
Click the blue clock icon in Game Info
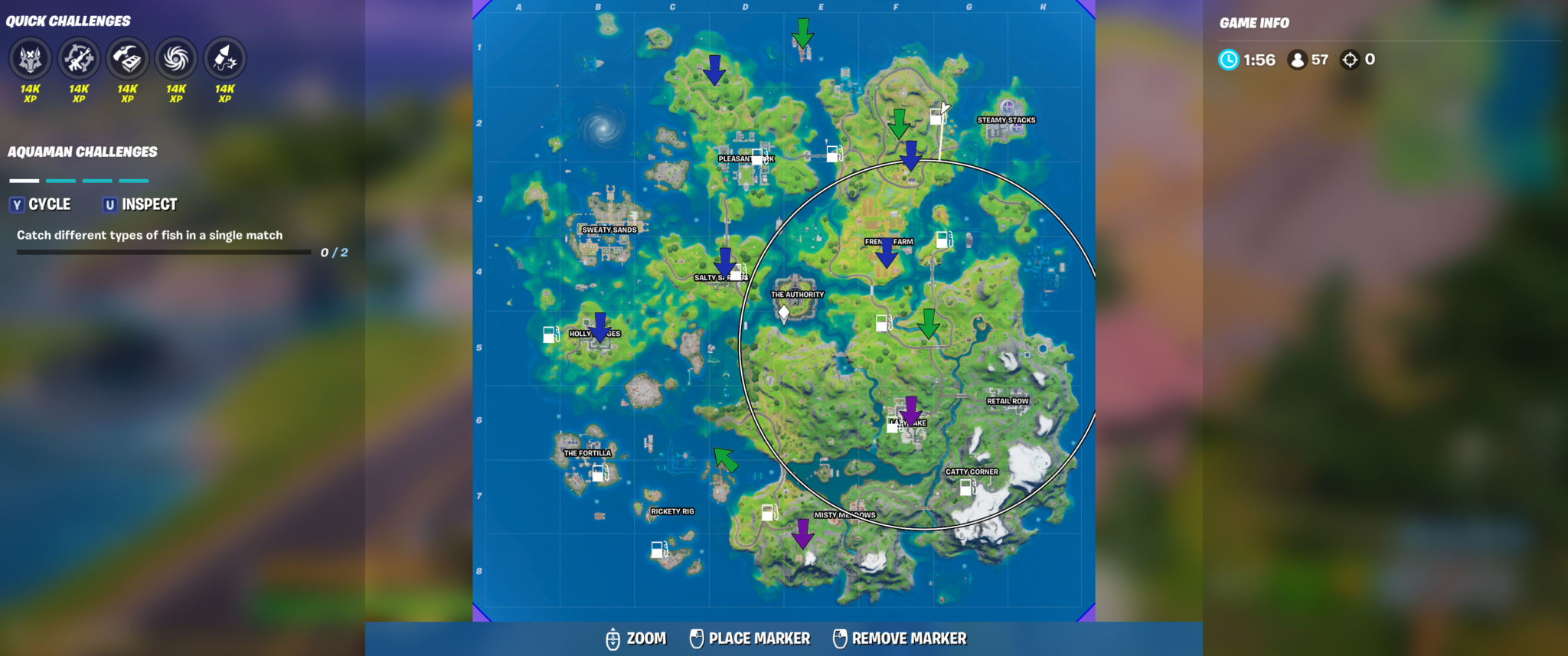[1228, 59]
